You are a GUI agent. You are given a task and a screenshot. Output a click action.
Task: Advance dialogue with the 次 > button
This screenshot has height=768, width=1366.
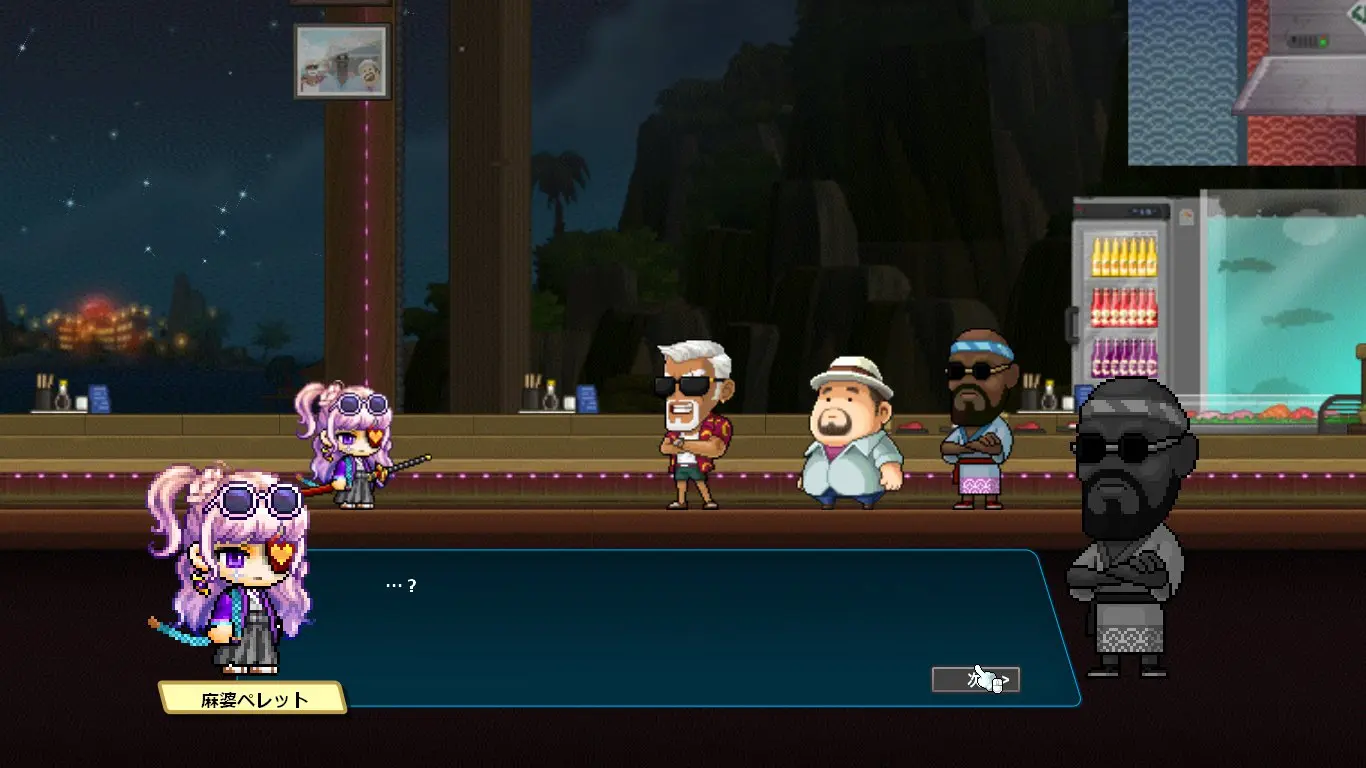click(975, 680)
